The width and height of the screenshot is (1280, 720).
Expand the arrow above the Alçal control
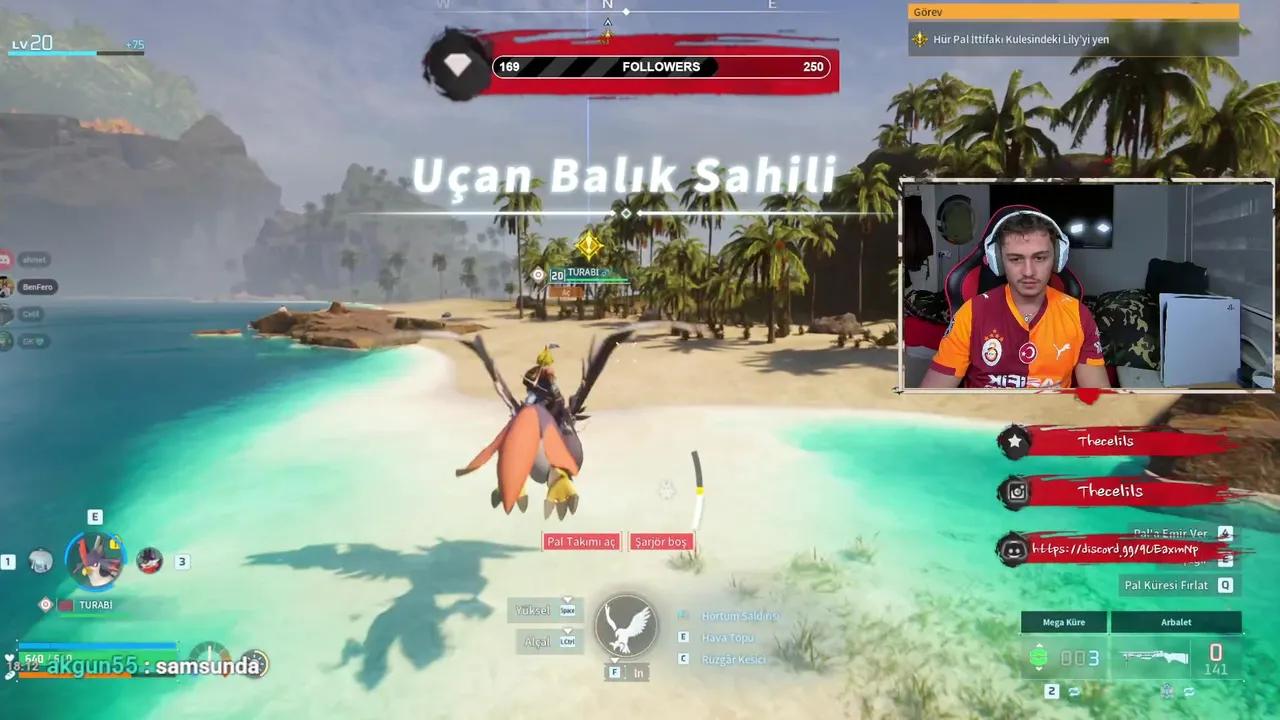pyautogui.click(x=568, y=631)
